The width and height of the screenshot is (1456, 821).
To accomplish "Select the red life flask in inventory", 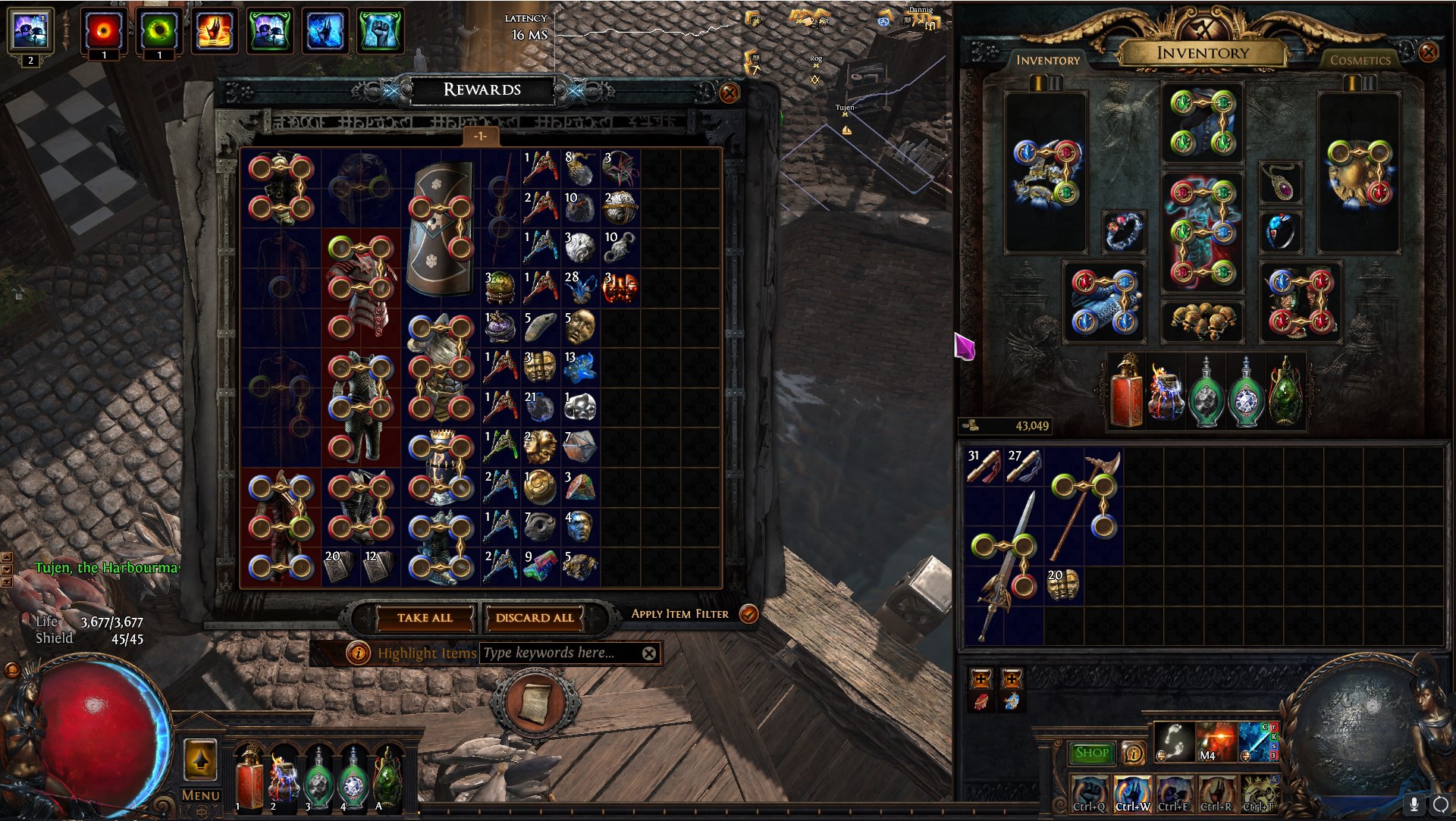I will 1125,393.
